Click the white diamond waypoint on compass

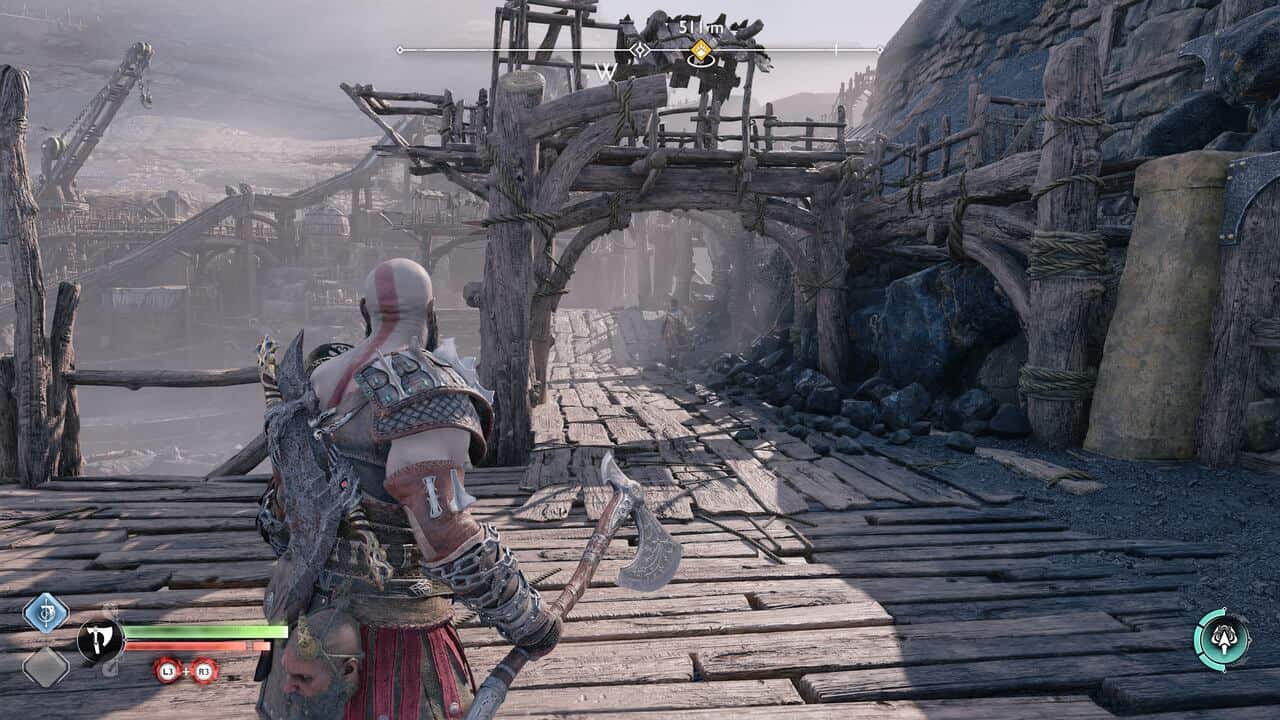click(x=639, y=49)
